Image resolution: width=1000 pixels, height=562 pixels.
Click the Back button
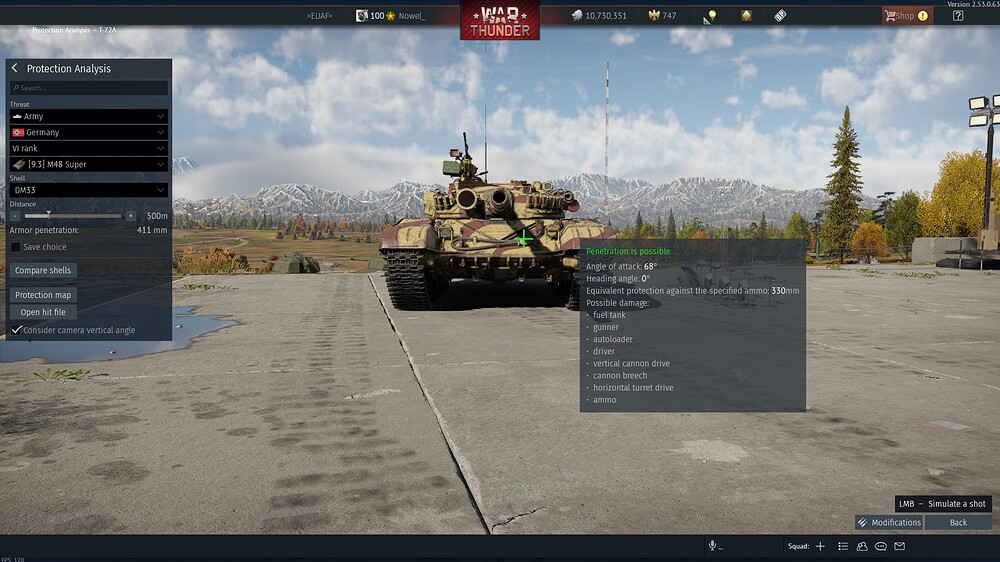click(958, 522)
